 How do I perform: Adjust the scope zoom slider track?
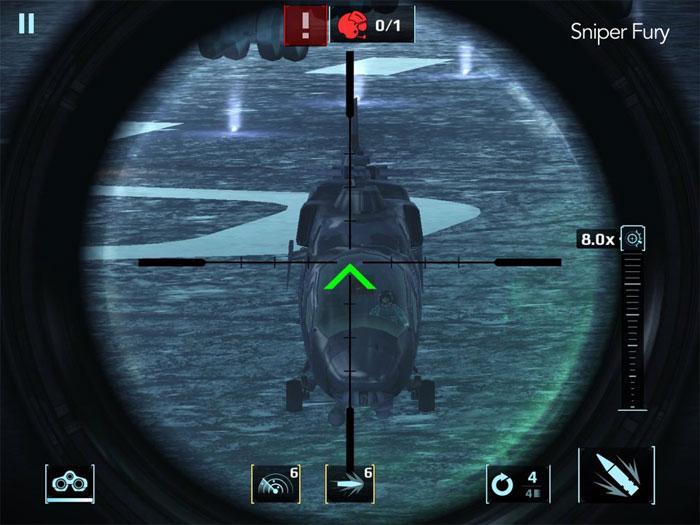click(x=632, y=330)
